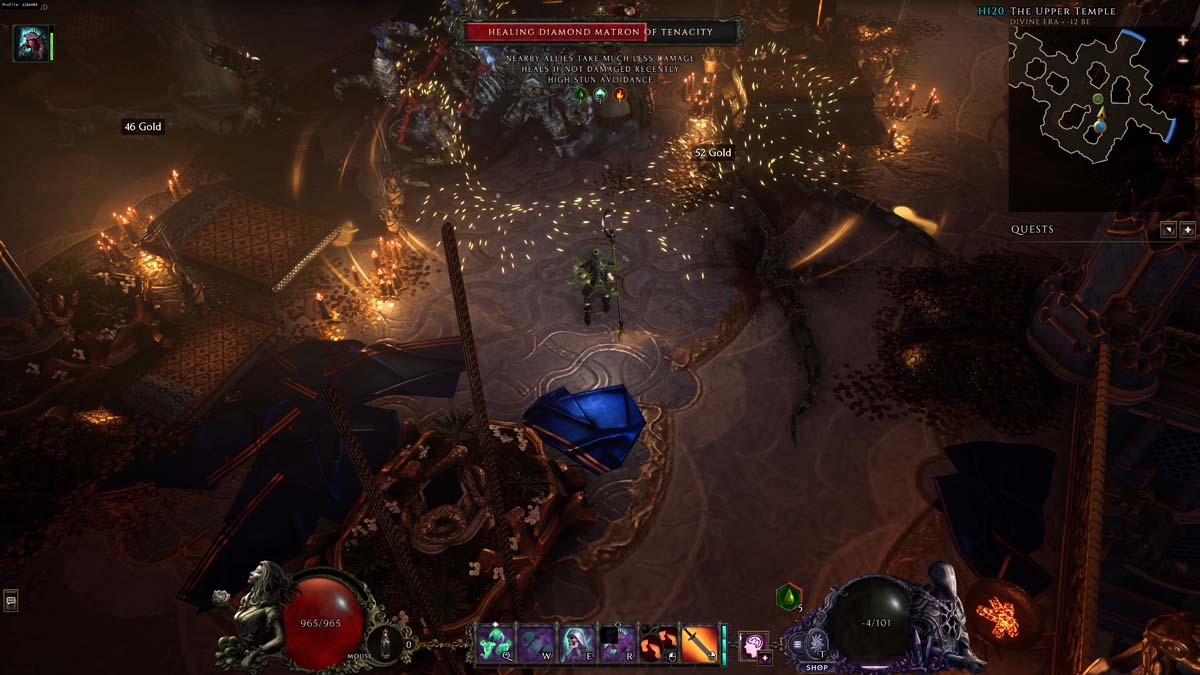Trigger the dark purple skill on R
Screen dimensions: 1200x675
[618, 643]
